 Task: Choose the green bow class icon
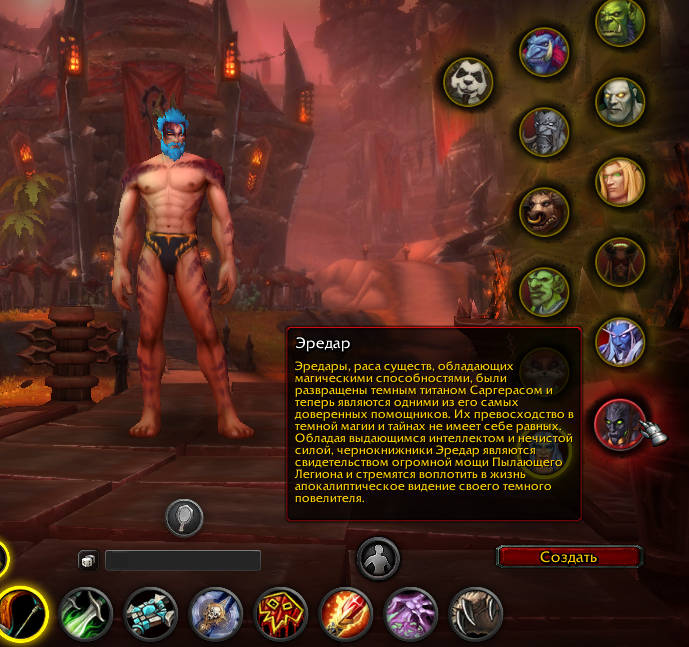(87, 613)
